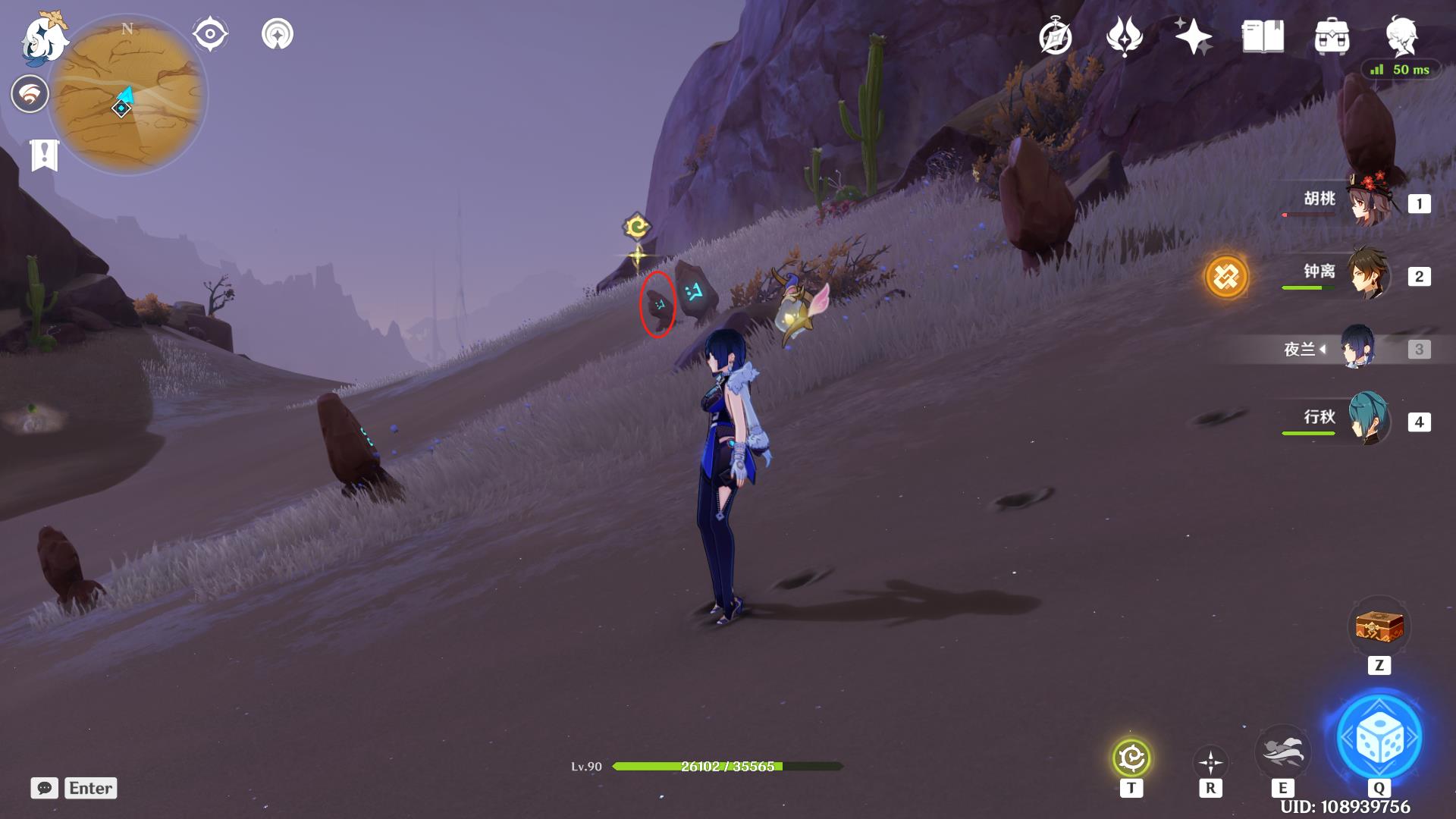Open the quest exclamation bookmark
Viewport: 1456px width, 819px height.
pos(44,155)
